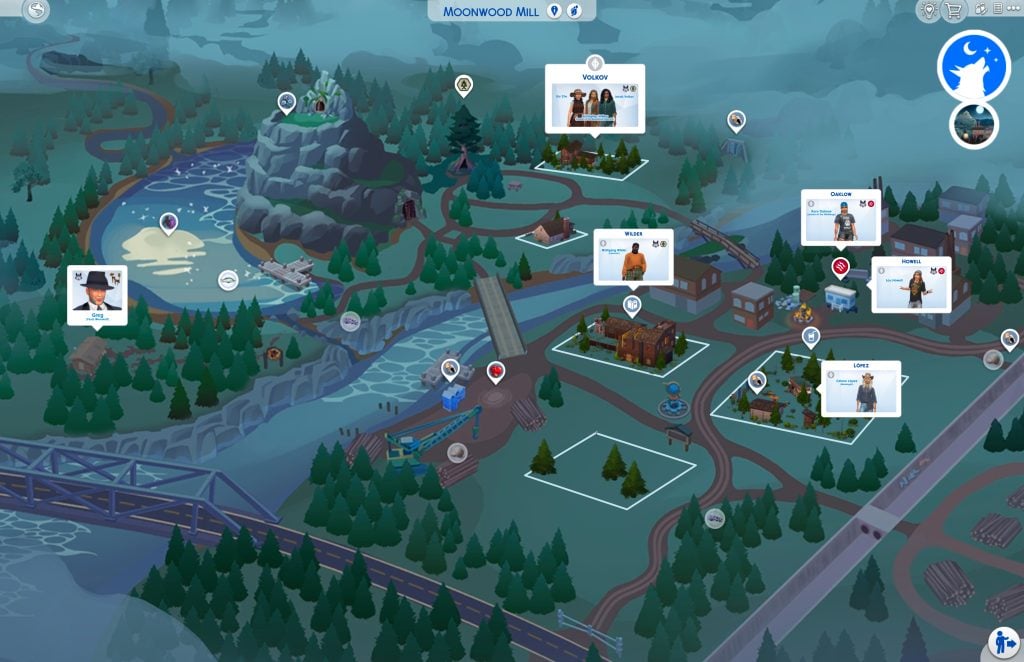
Task: Open the night town thumbnail circle
Action: (x=973, y=124)
